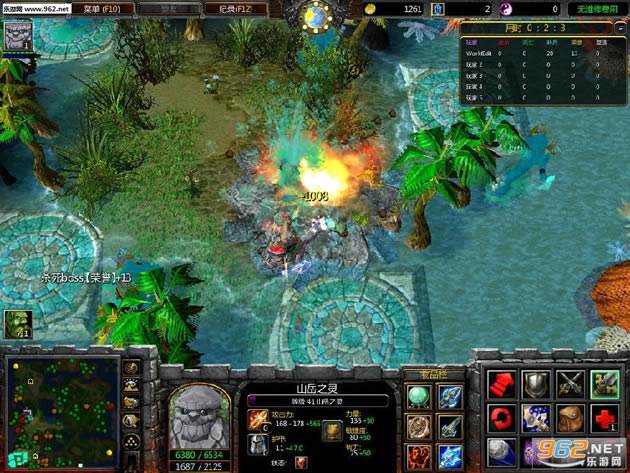This screenshot has width=630, height=473.
Task: Choose the crossed swords attack command
Action: pos(571,383)
